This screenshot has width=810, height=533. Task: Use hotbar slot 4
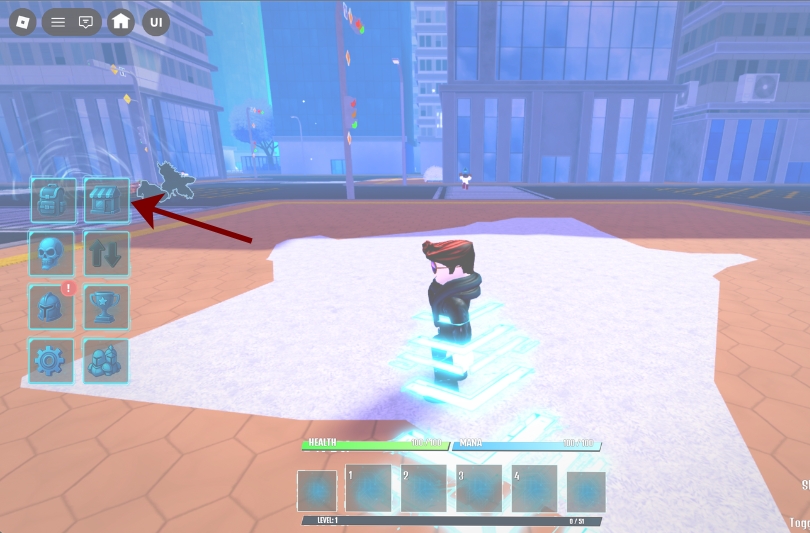pyautogui.click(x=534, y=489)
